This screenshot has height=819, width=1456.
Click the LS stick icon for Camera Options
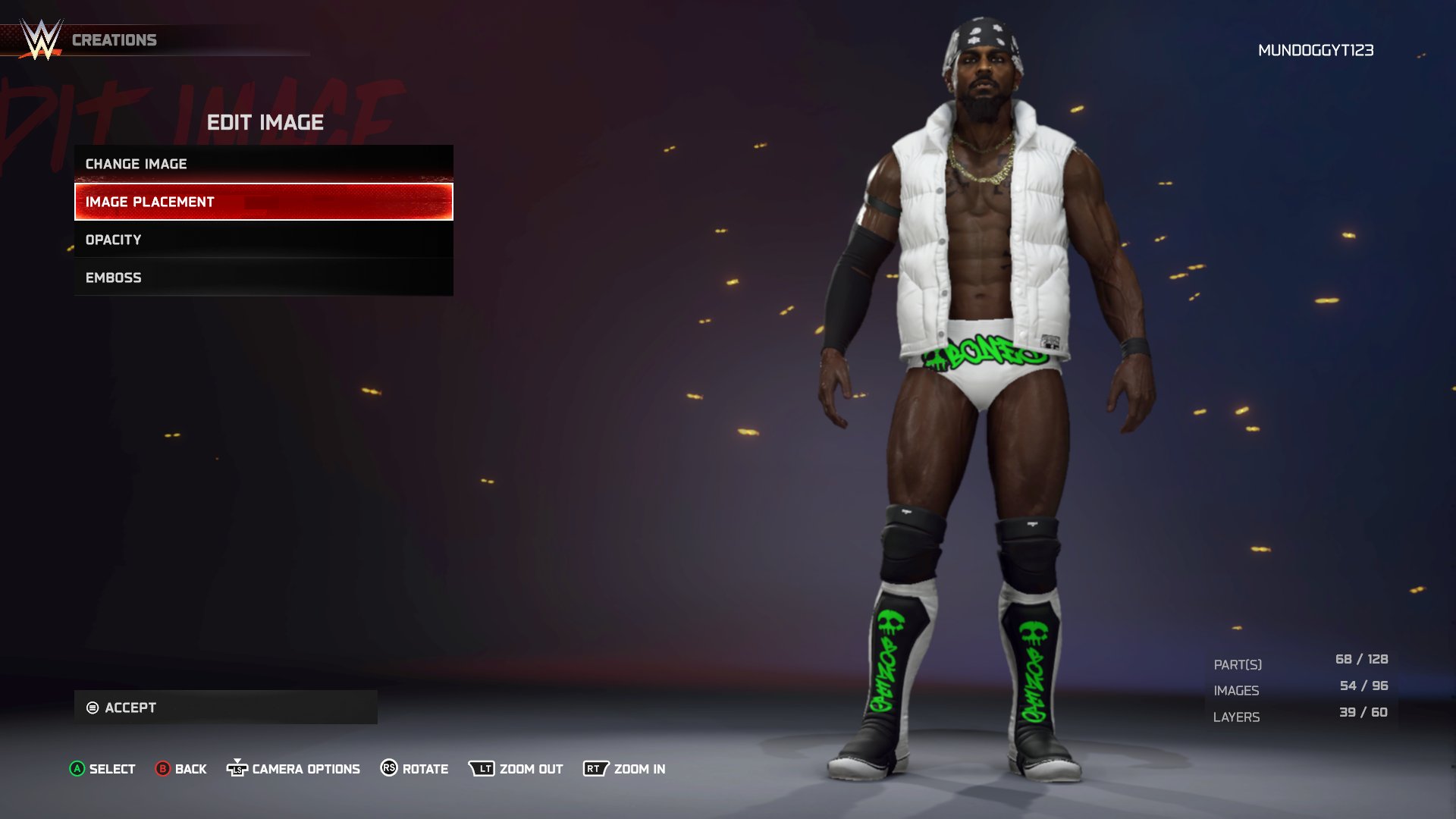click(238, 768)
